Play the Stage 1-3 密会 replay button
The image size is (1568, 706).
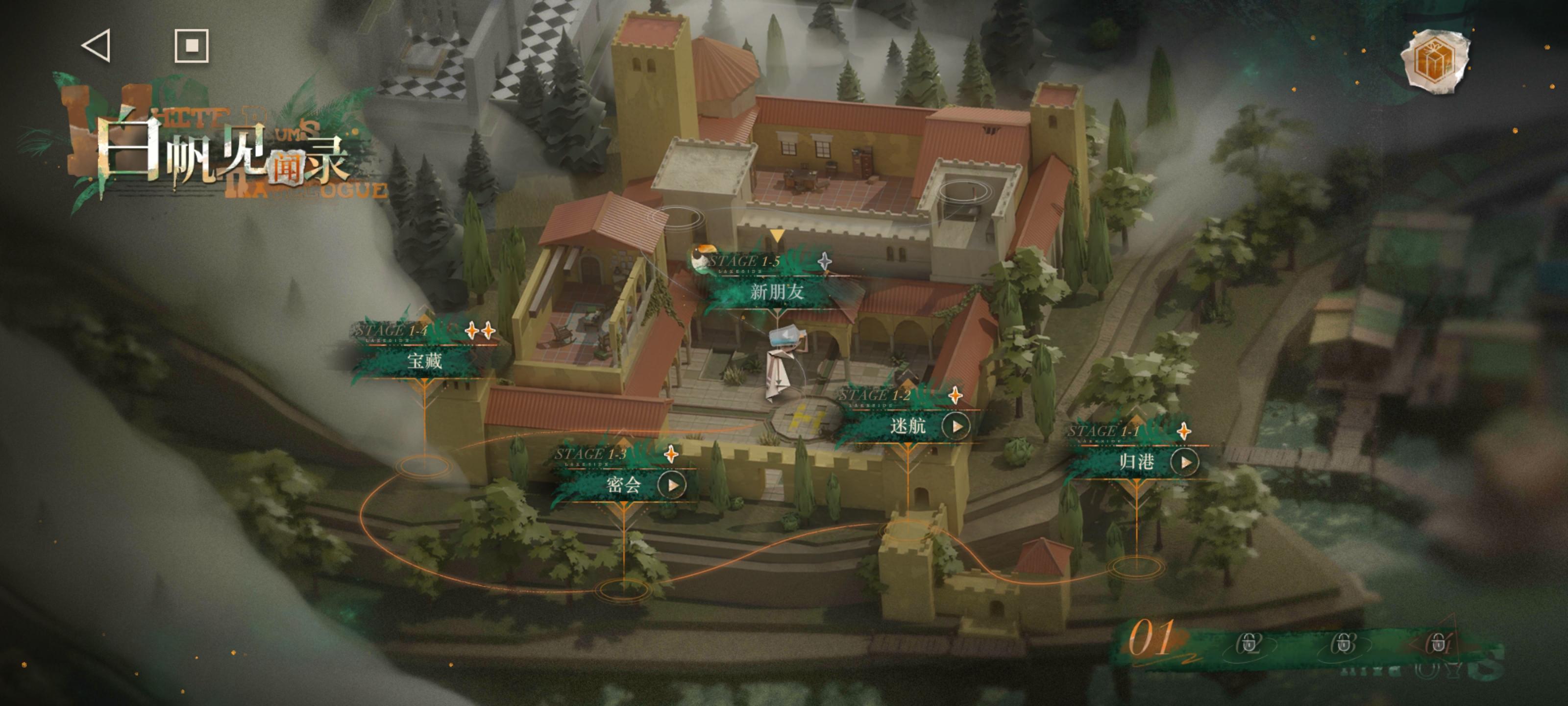click(x=672, y=485)
